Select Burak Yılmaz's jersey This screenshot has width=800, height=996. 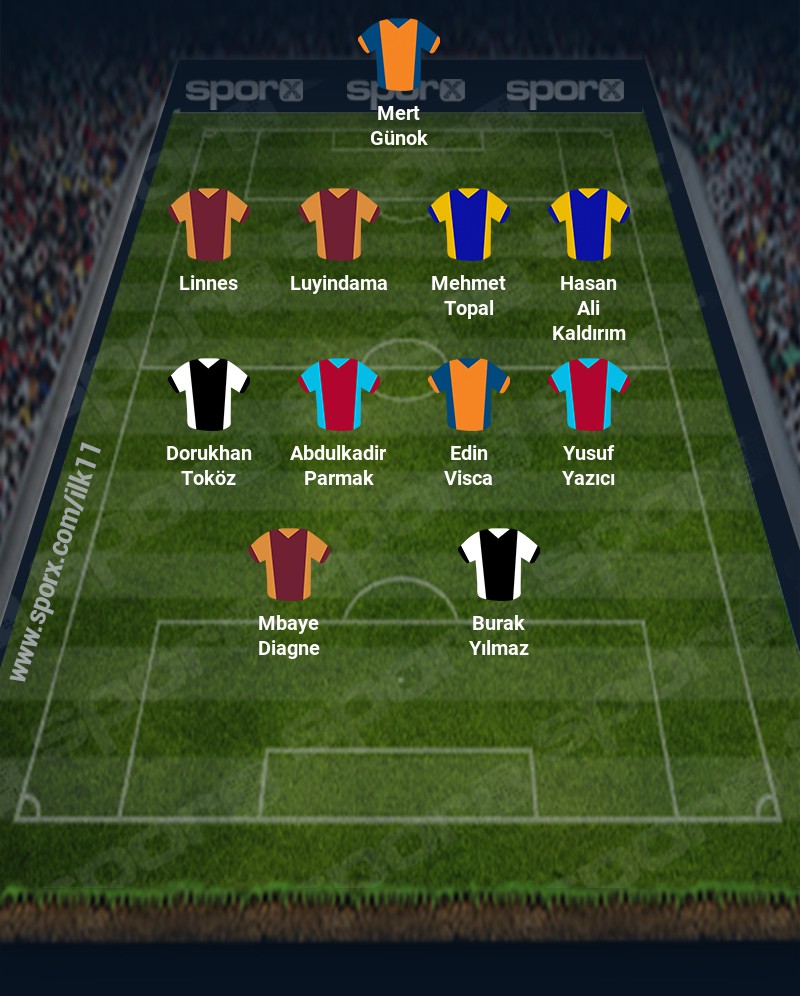coord(499,564)
